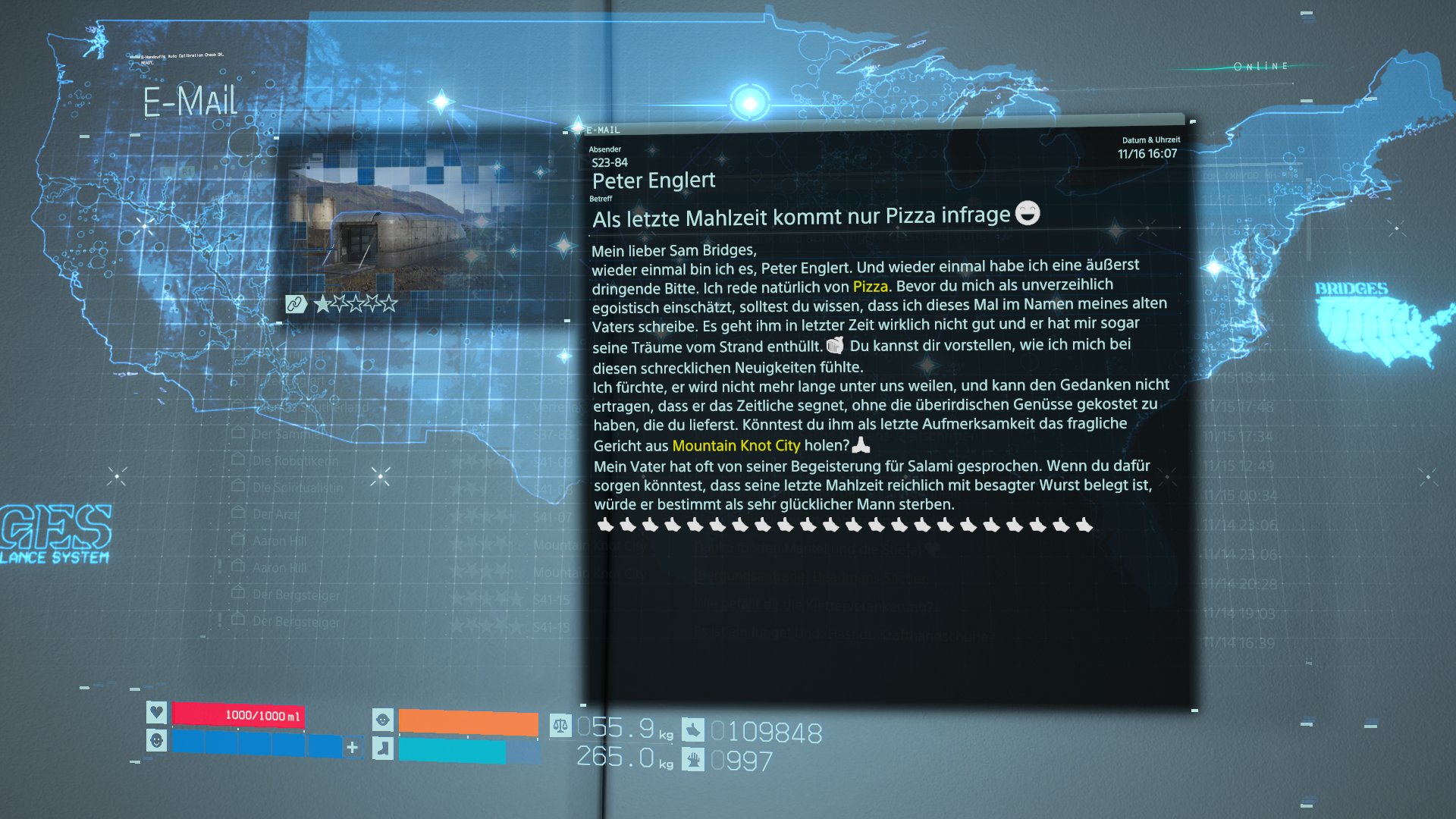The image size is (1456, 819).
Task: Select the highlighted word Pizza in the email
Action: click(x=870, y=287)
